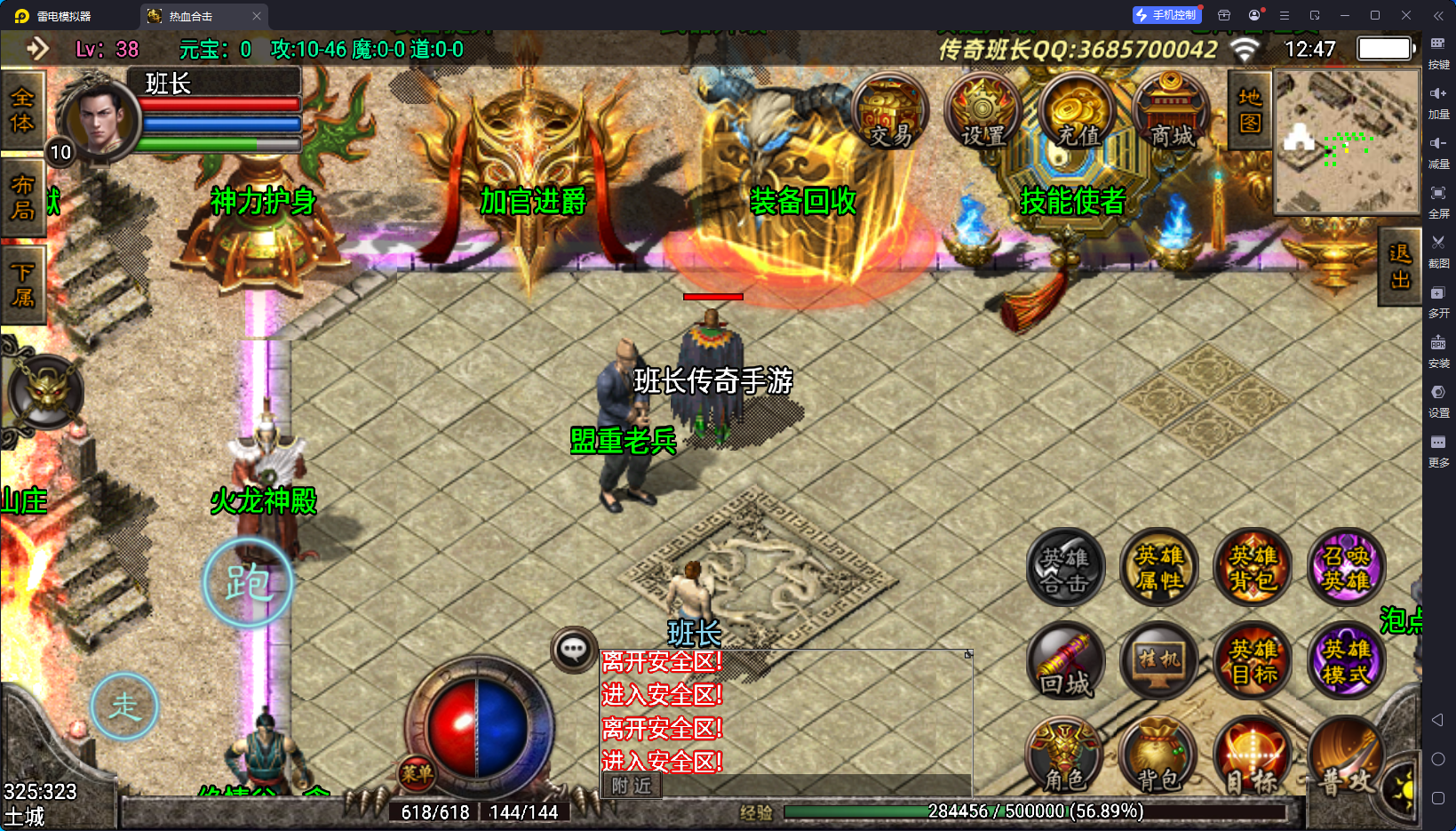Activate 召唤英雄 summon hero
This screenshot has height=831, width=1456.
[x=1346, y=568]
